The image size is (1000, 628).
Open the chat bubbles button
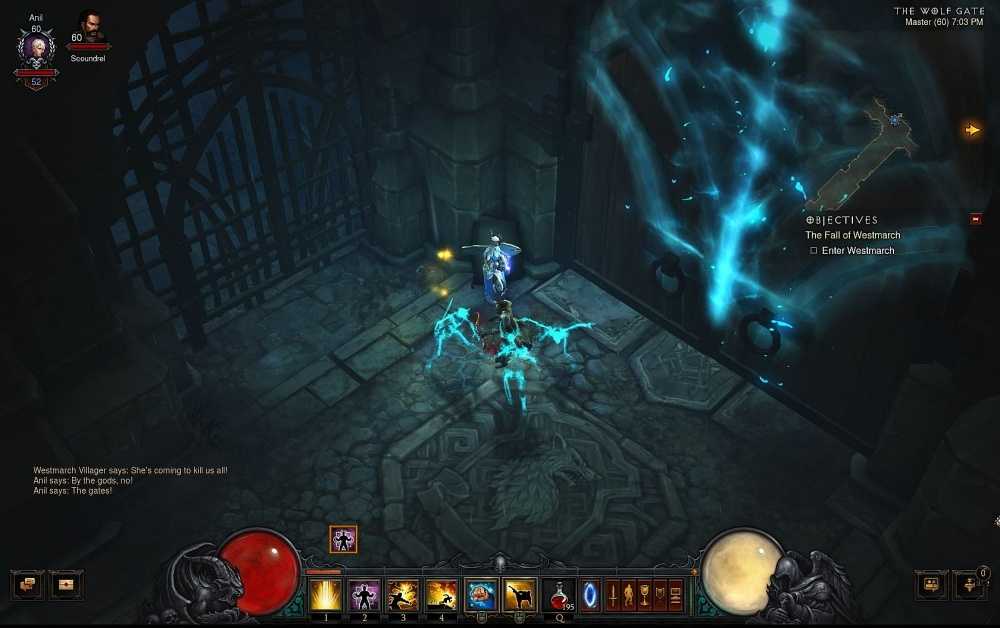click(27, 584)
